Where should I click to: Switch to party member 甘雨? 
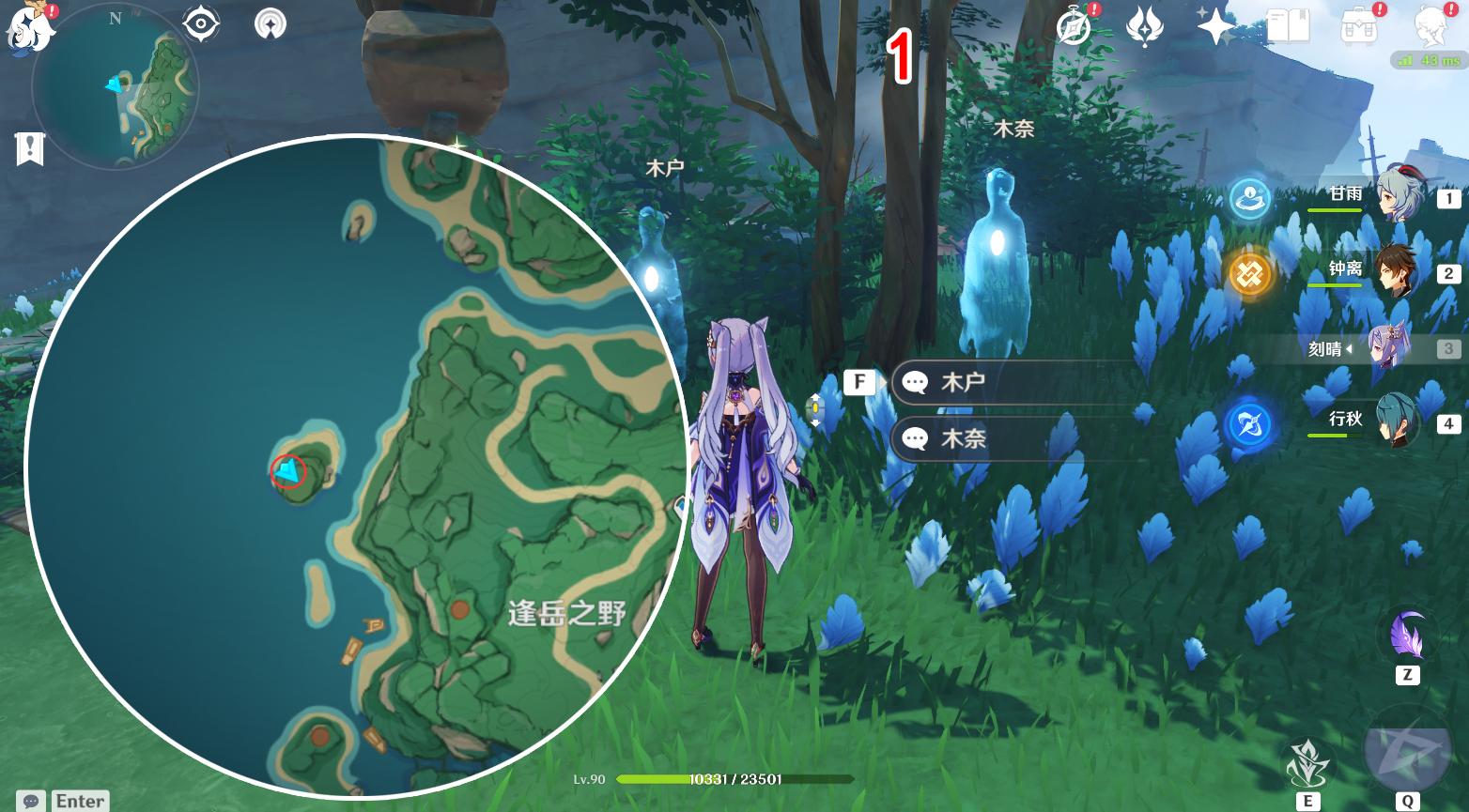(x=1398, y=196)
